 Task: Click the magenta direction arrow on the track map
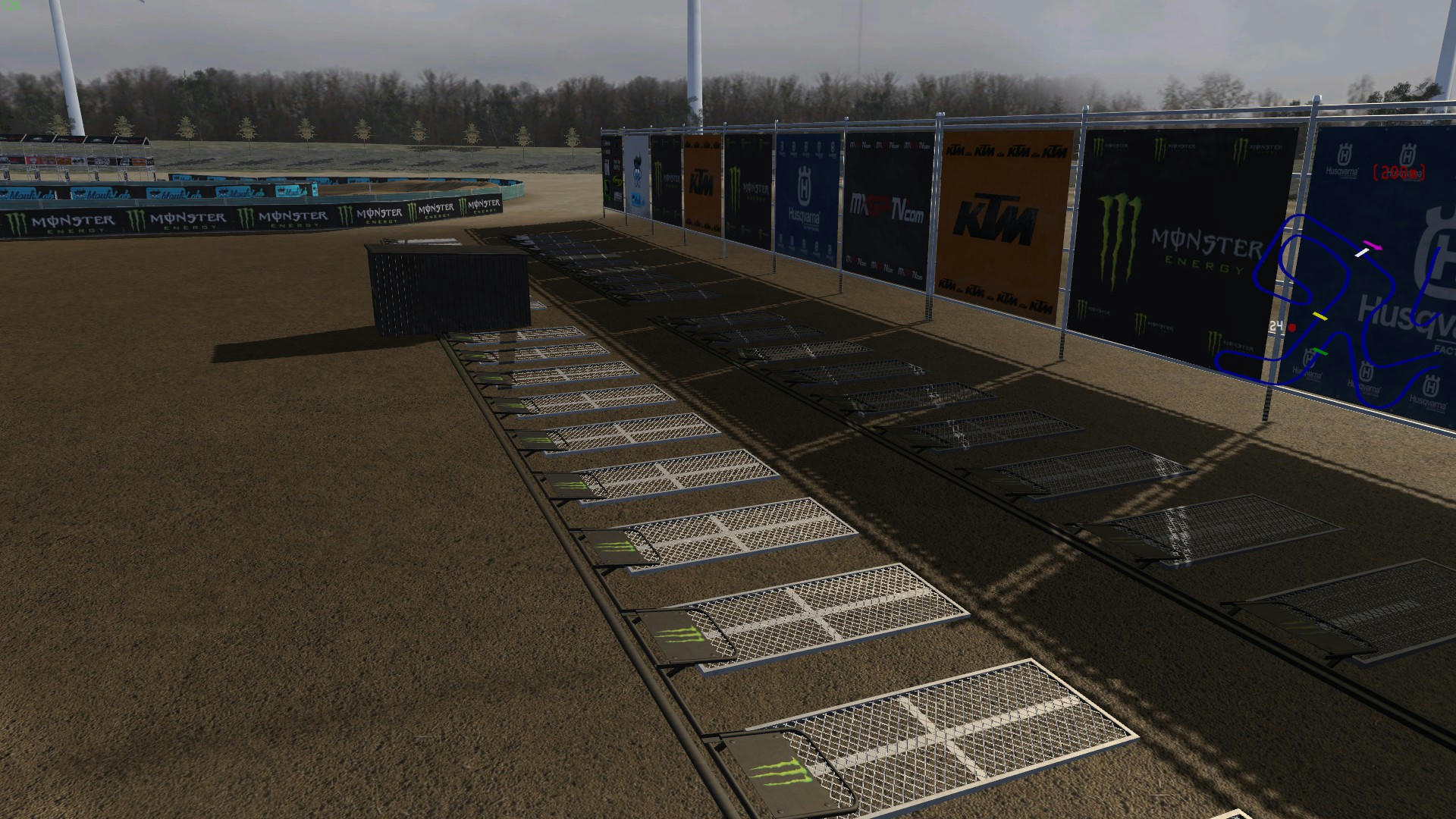coord(1372,245)
